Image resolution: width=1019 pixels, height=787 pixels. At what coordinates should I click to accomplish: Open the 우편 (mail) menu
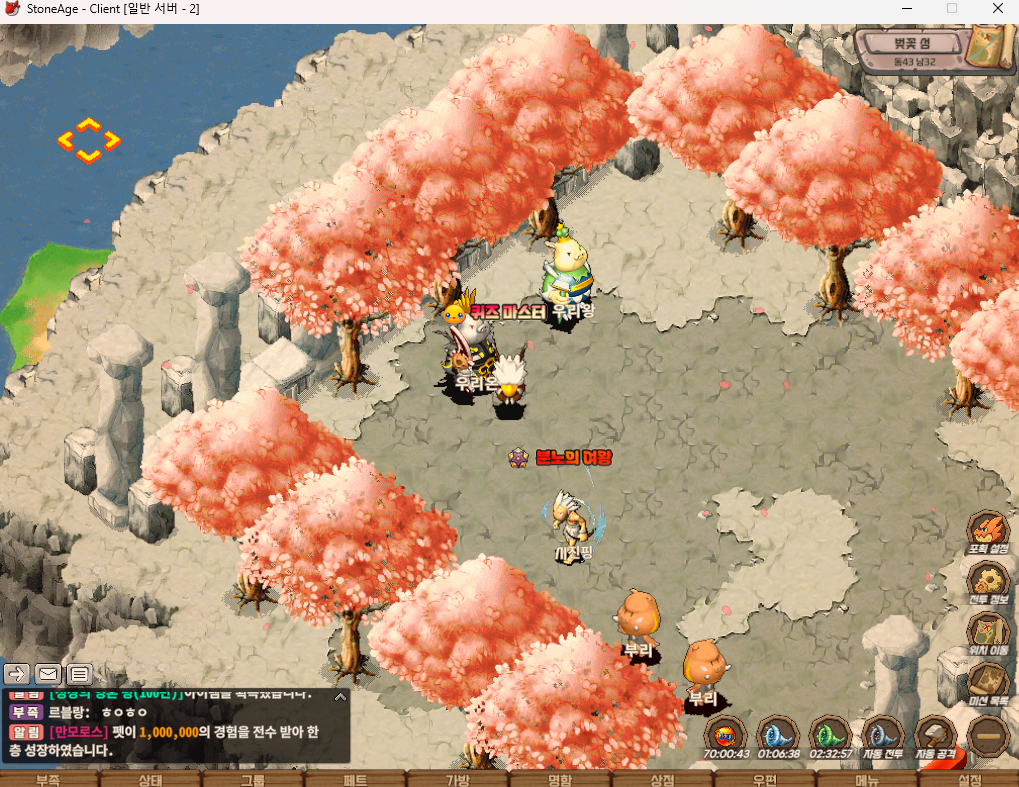tap(765, 779)
